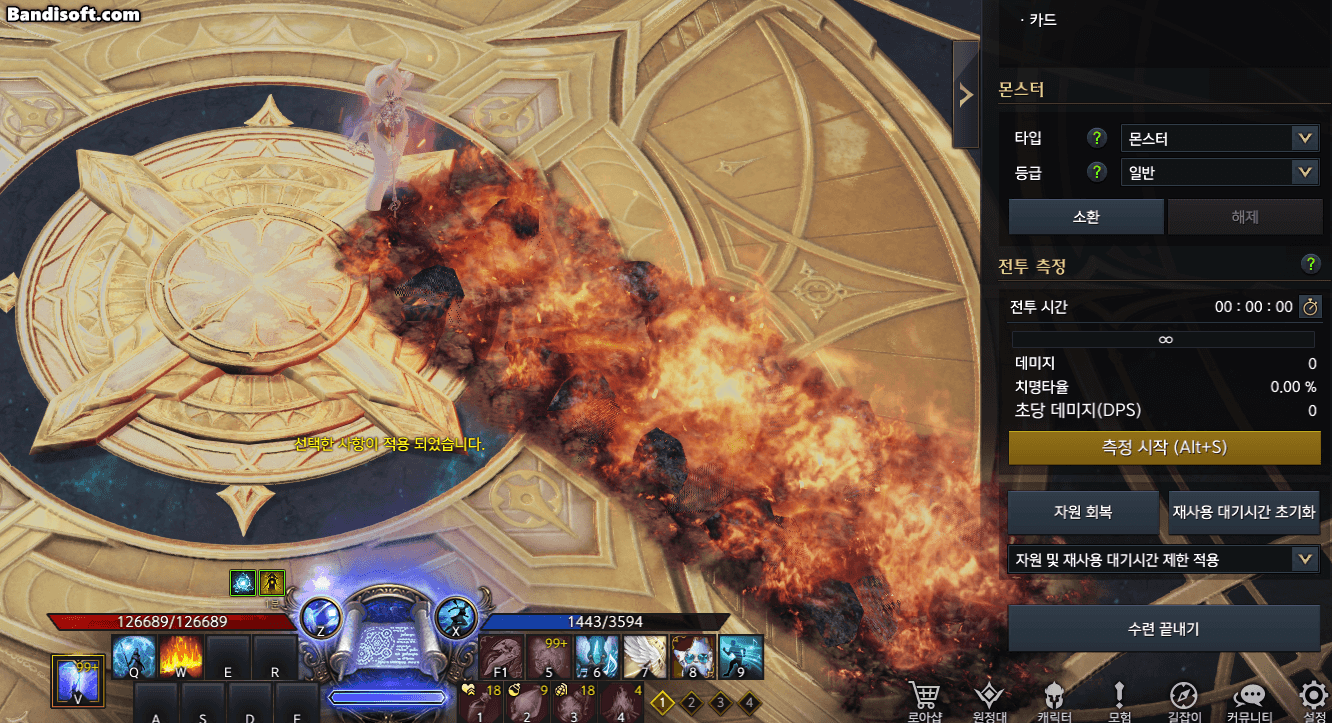Open the 타입 monster type dropdown
Screen dimensions: 1332x723
pos(1219,138)
